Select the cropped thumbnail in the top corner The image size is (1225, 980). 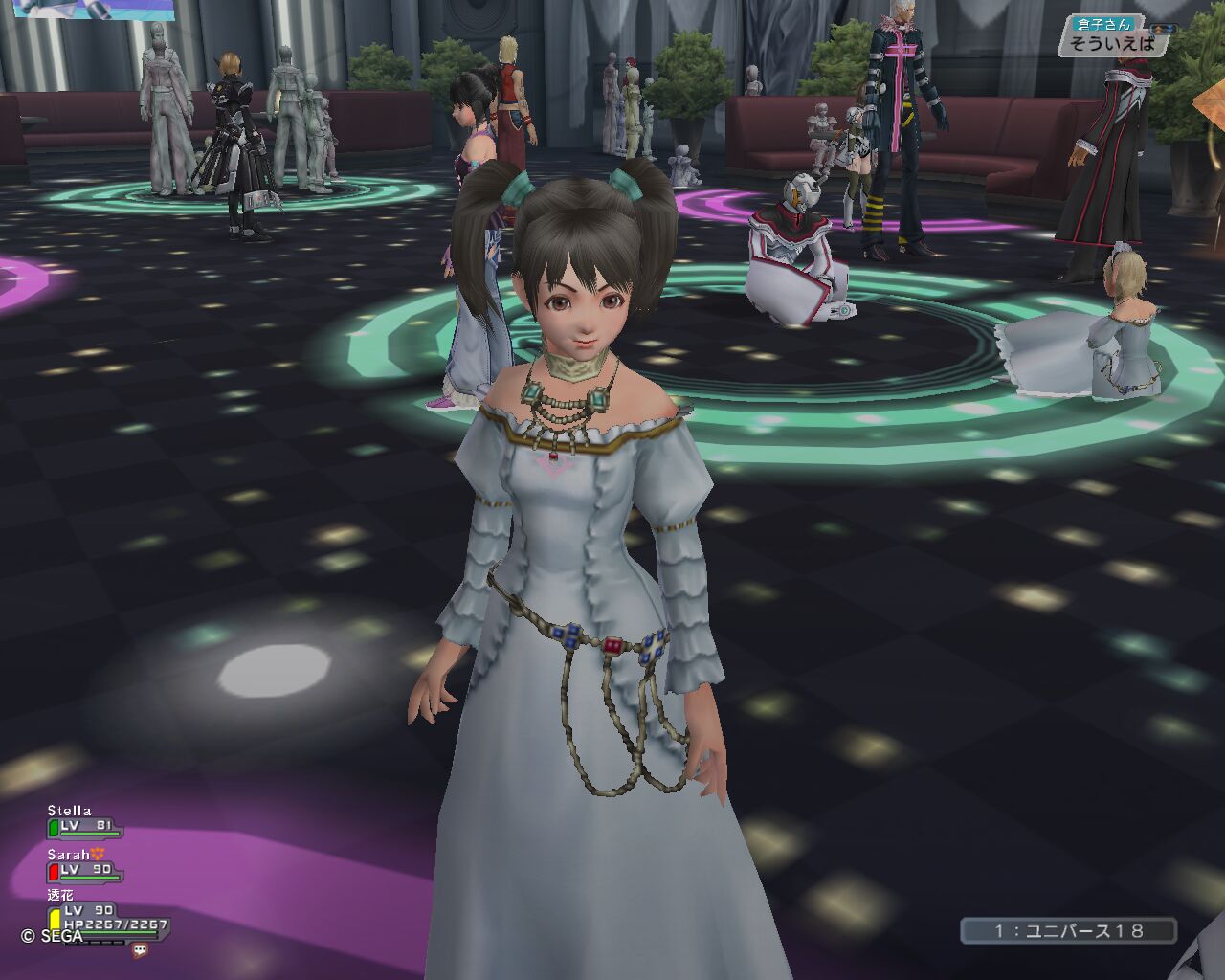click(x=94, y=10)
